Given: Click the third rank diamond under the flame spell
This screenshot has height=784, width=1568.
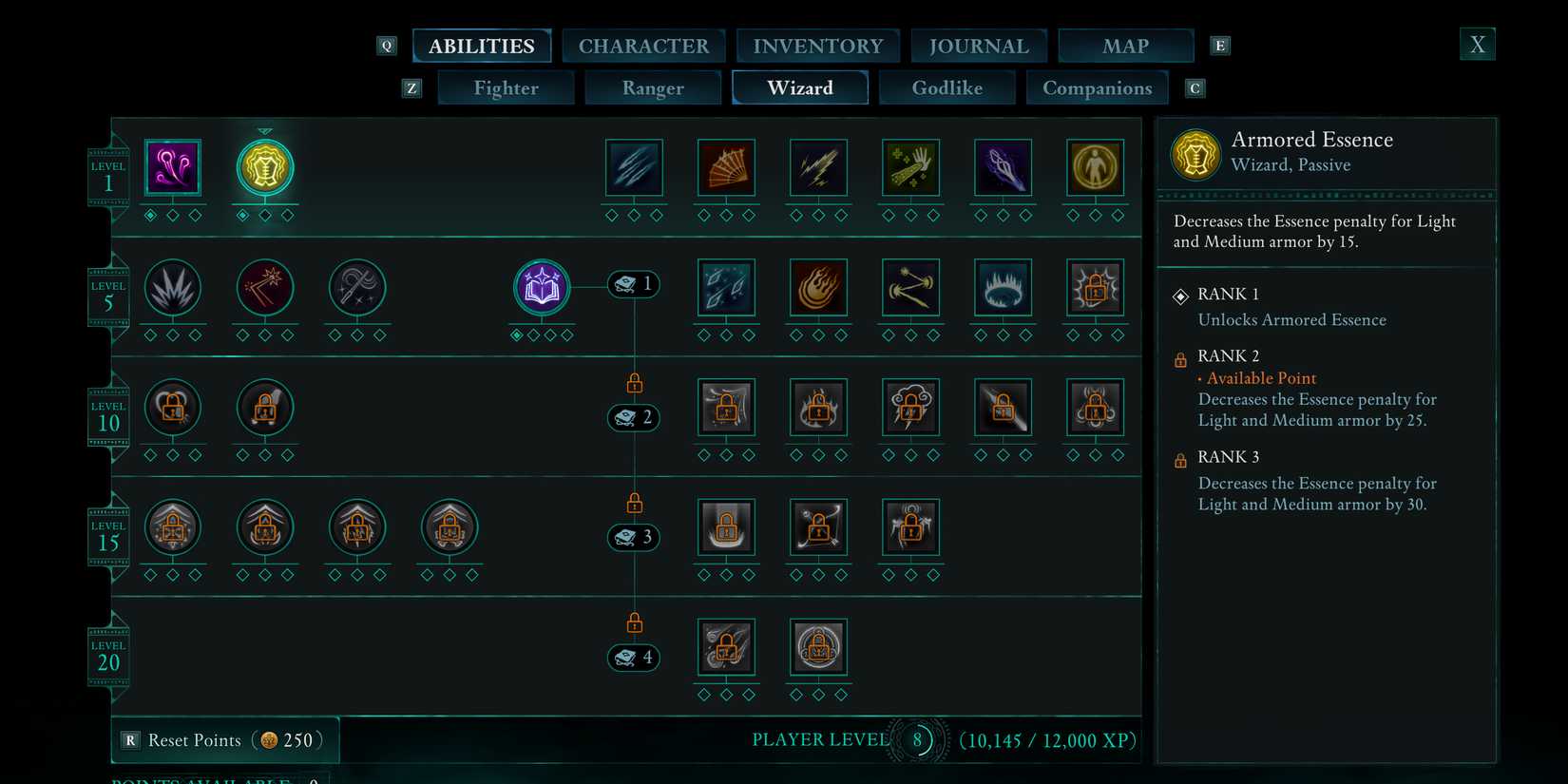Looking at the screenshot, I should click(841, 335).
